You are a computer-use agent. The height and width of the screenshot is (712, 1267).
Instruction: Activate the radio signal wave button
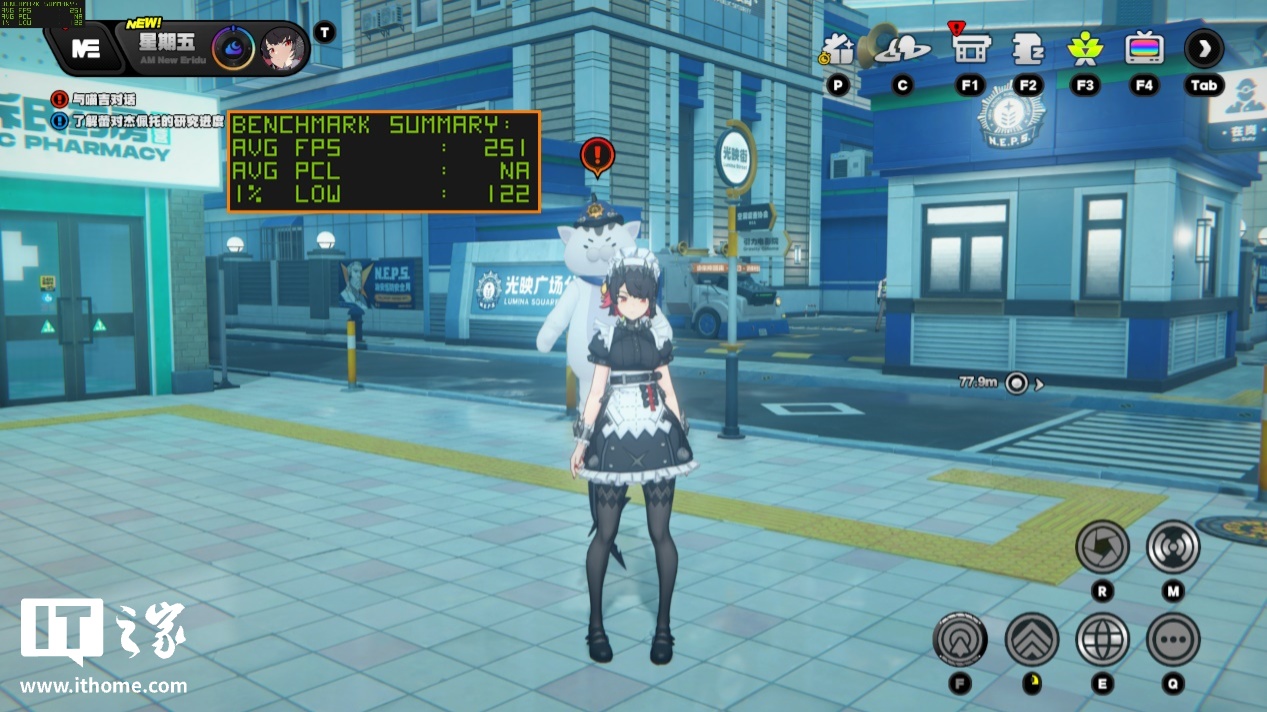1173,546
